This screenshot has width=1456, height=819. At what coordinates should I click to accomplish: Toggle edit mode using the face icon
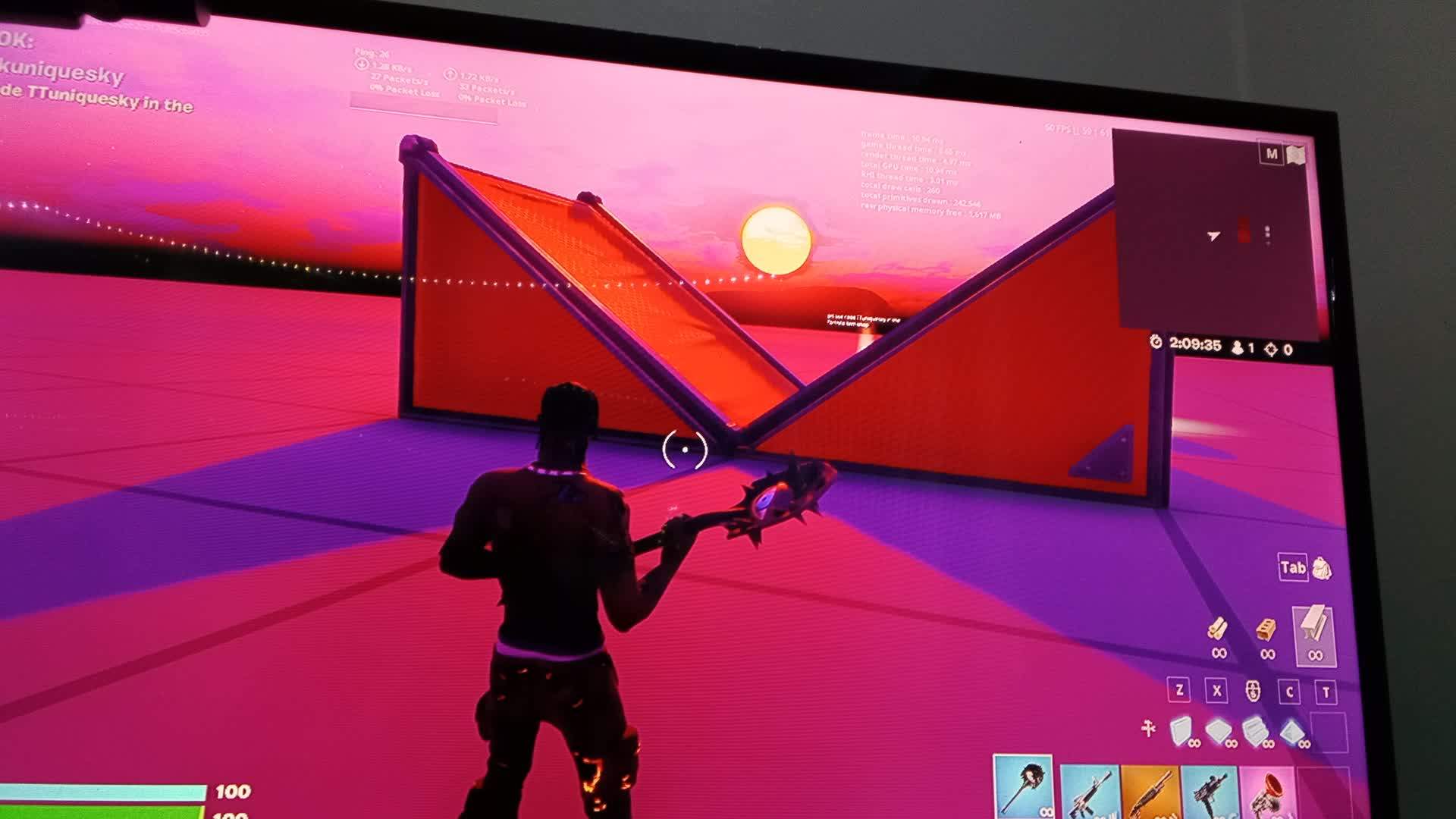point(1253,691)
